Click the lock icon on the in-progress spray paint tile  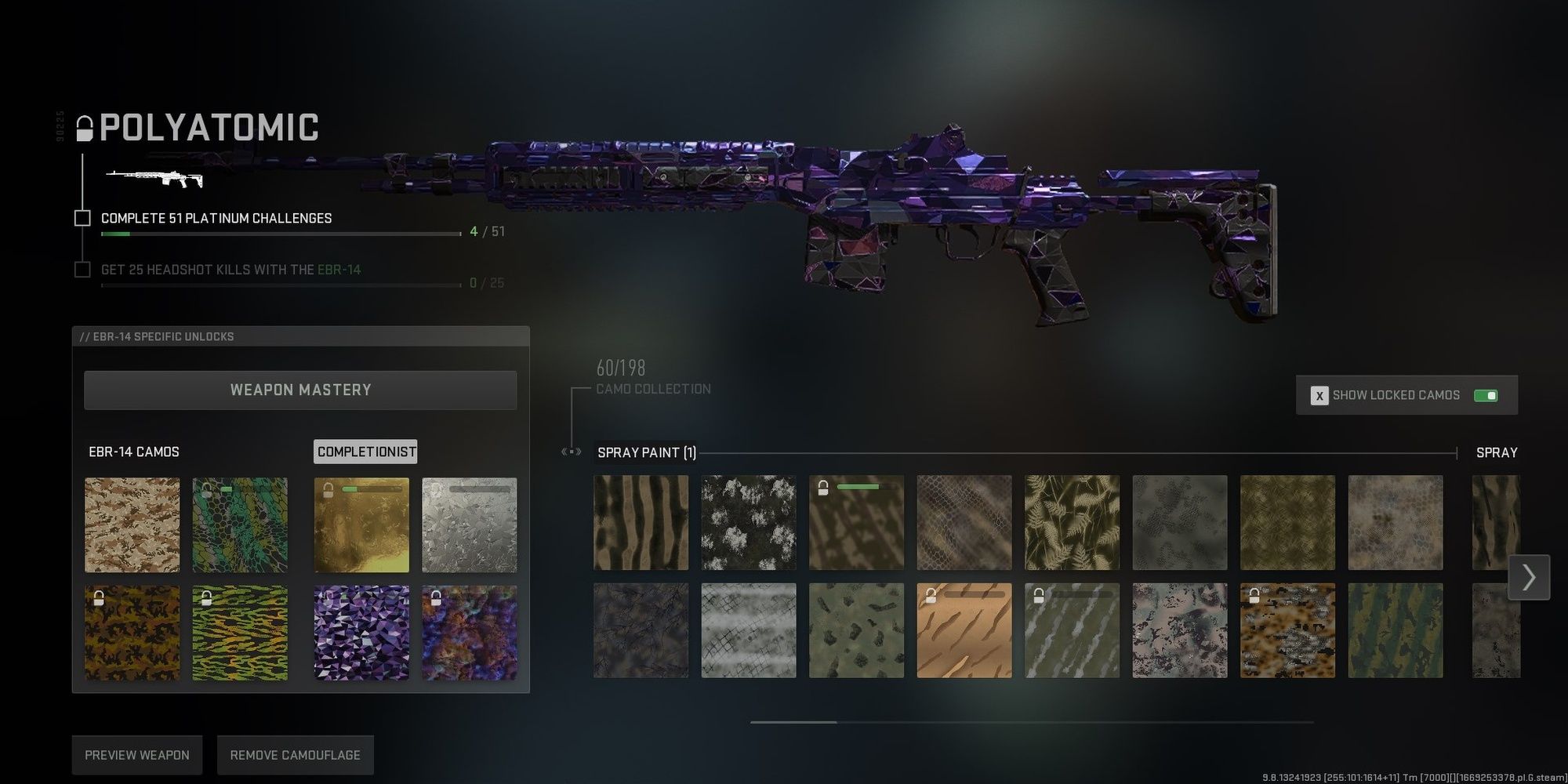click(822, 489)
